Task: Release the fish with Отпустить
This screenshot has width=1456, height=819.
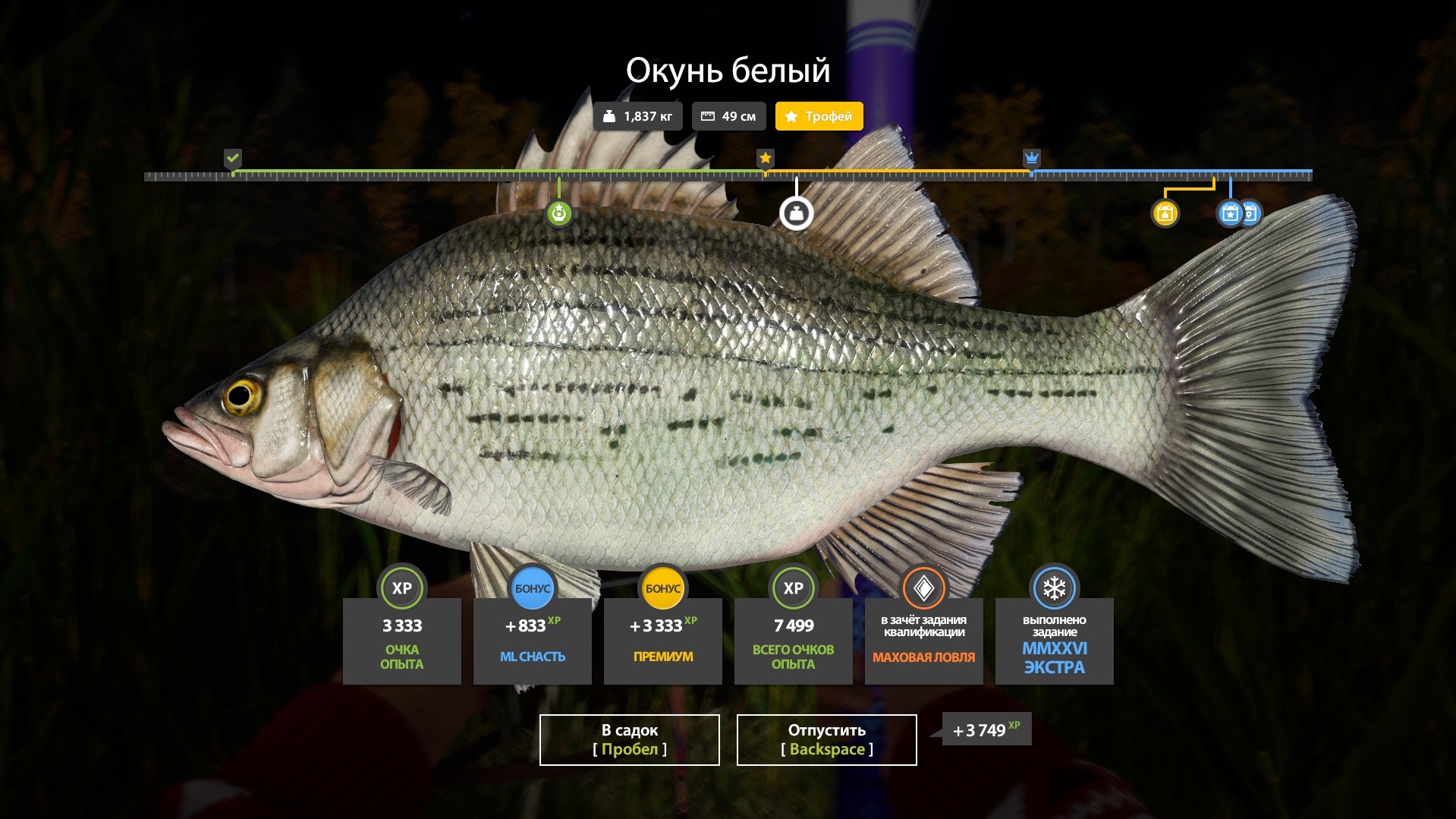Action: (x=826, y=739)
